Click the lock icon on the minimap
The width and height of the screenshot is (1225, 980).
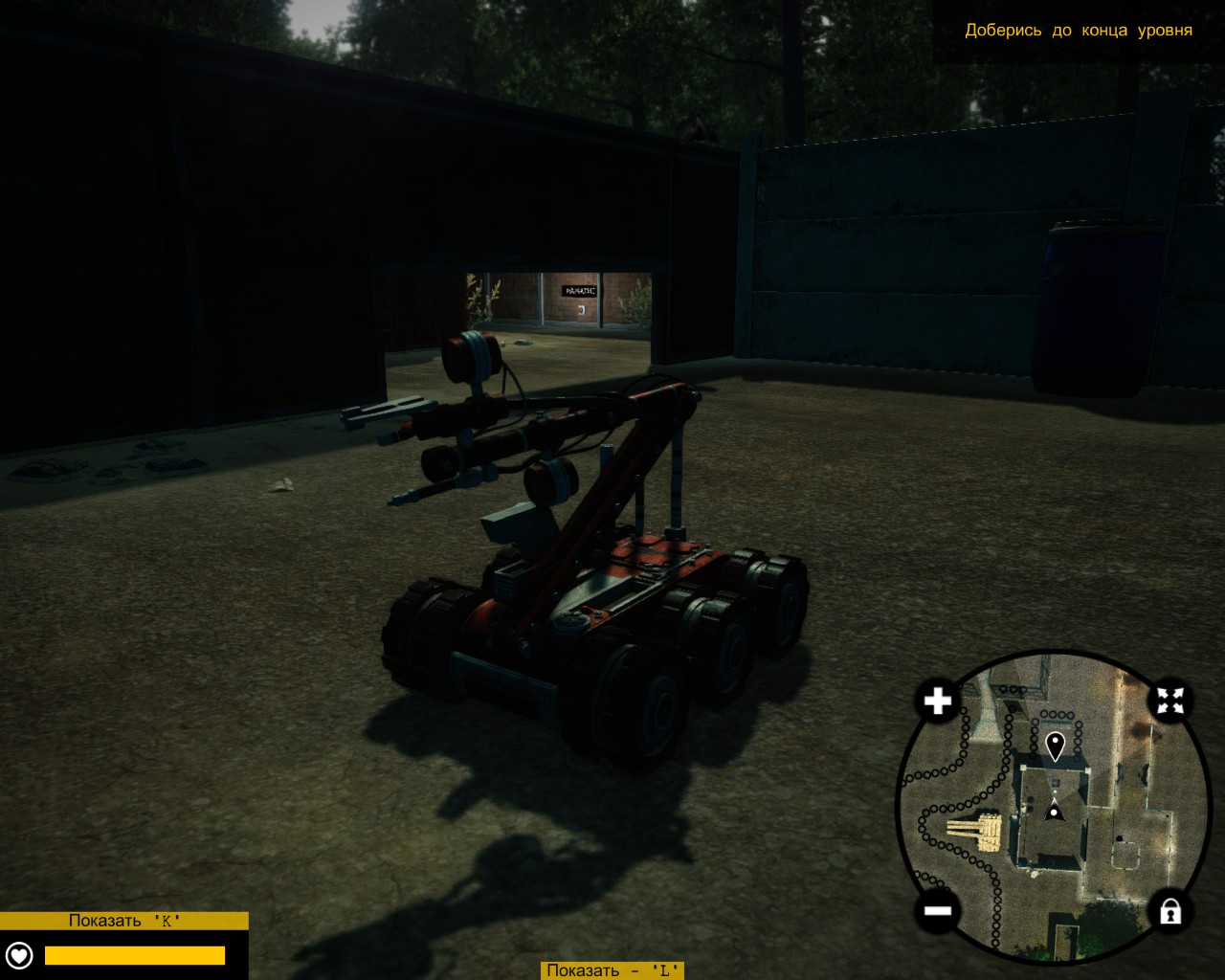click(1172, 910)
